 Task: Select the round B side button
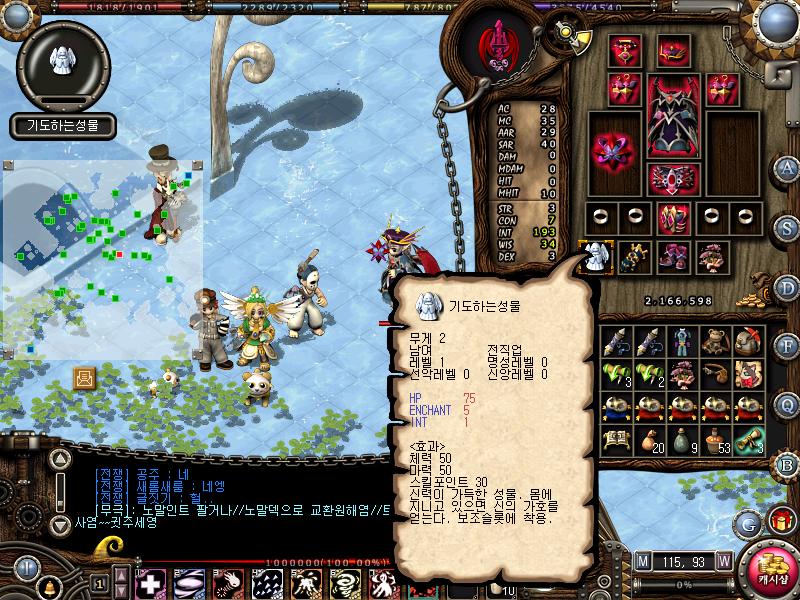[x=786, y=463]
